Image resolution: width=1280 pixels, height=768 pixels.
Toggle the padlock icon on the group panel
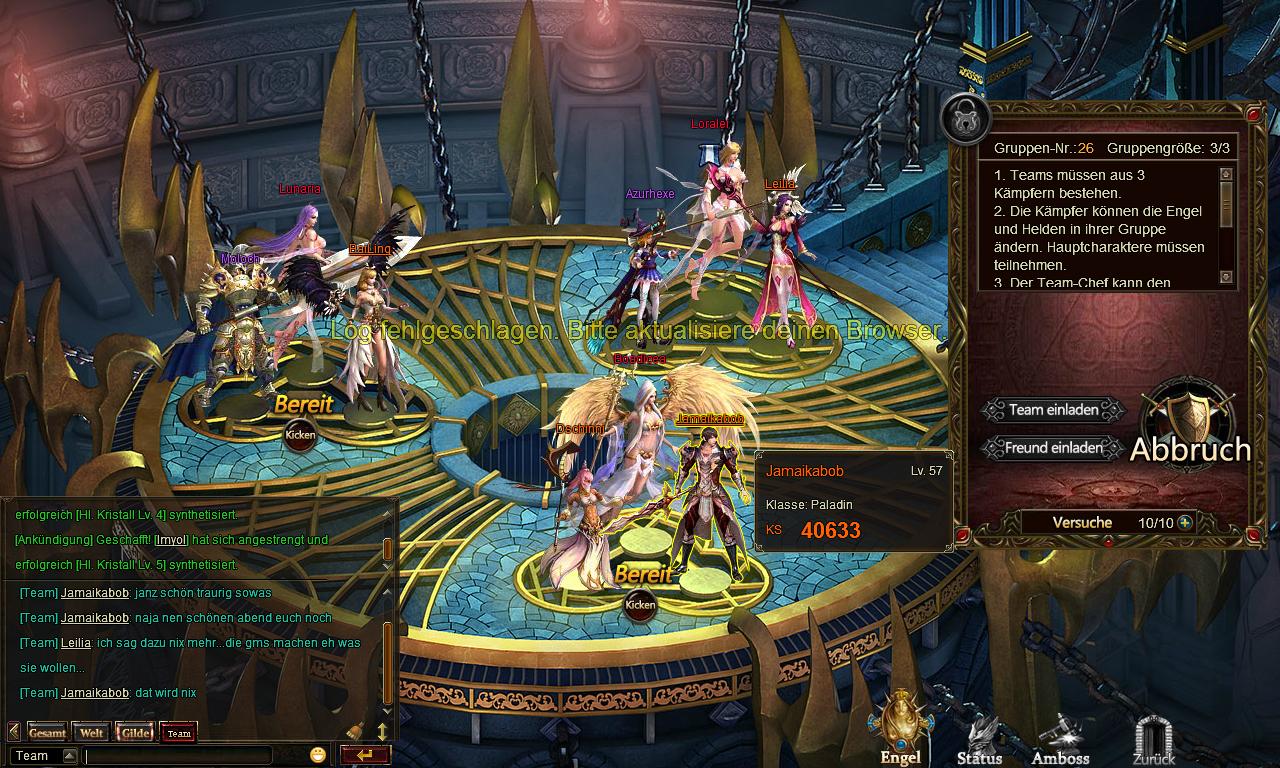point(965,119)
